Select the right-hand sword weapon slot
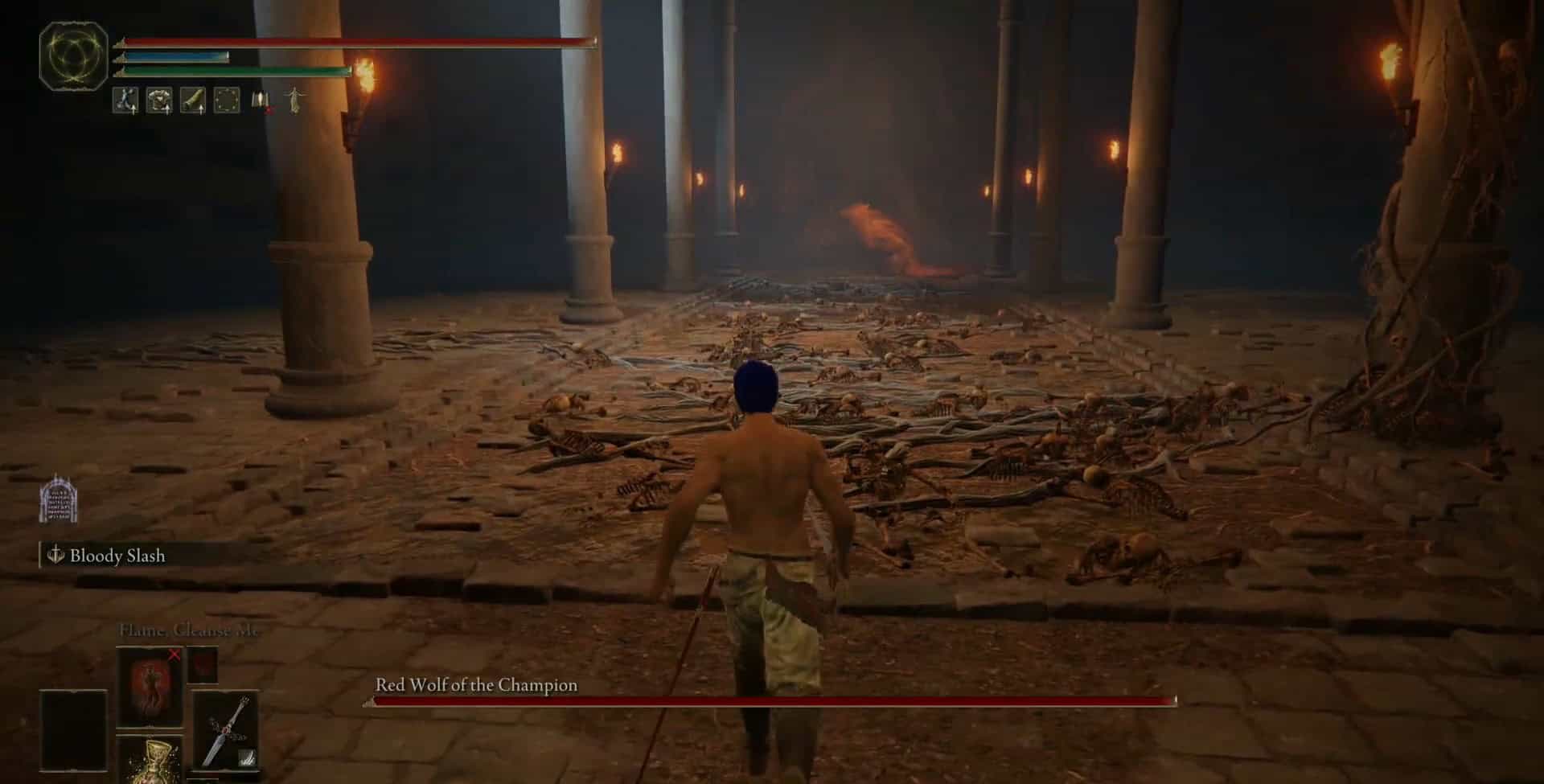Viewport: 1544px width, 784px height. tap(226, 730)
